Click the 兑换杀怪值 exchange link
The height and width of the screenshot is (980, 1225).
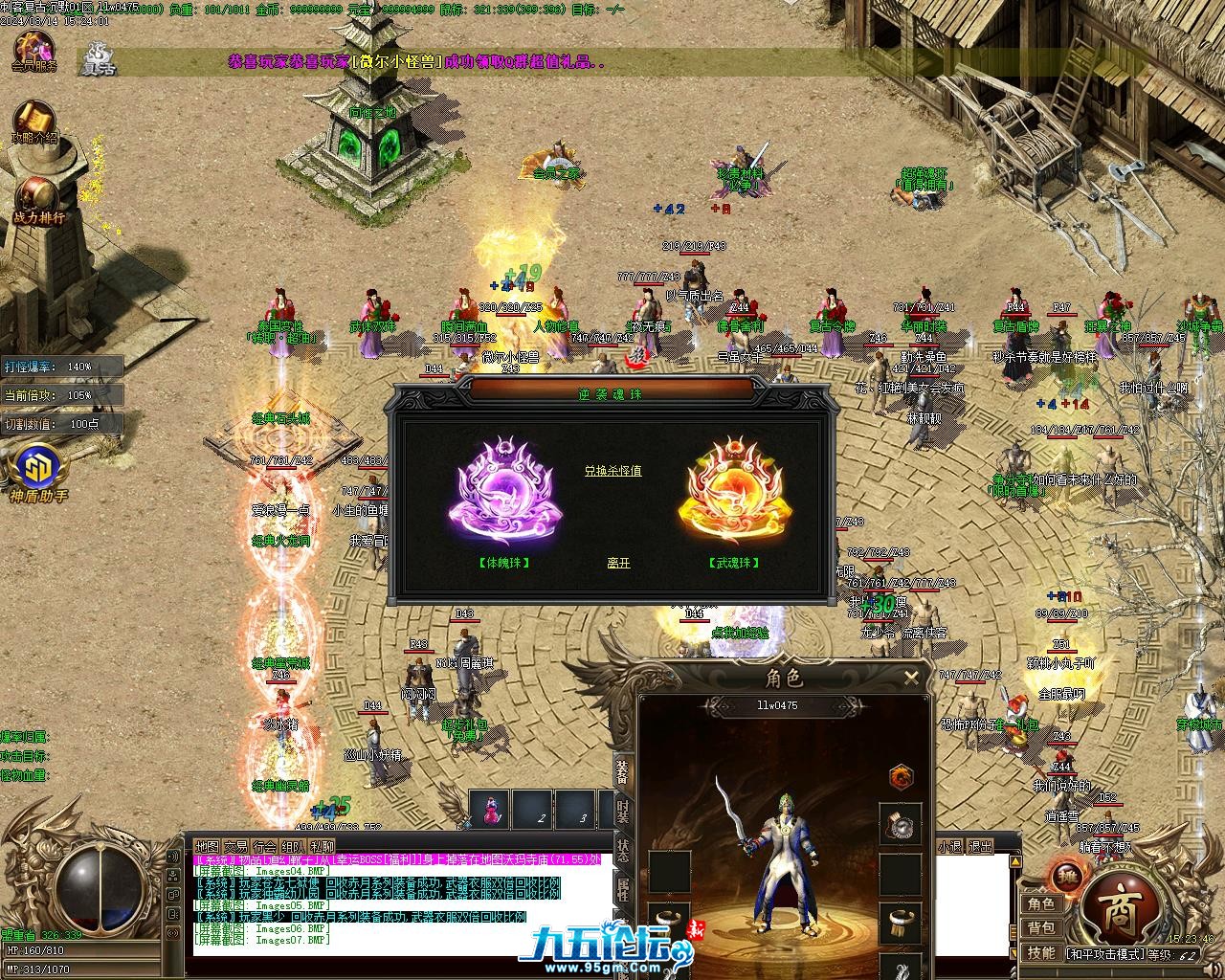[613, 471]
